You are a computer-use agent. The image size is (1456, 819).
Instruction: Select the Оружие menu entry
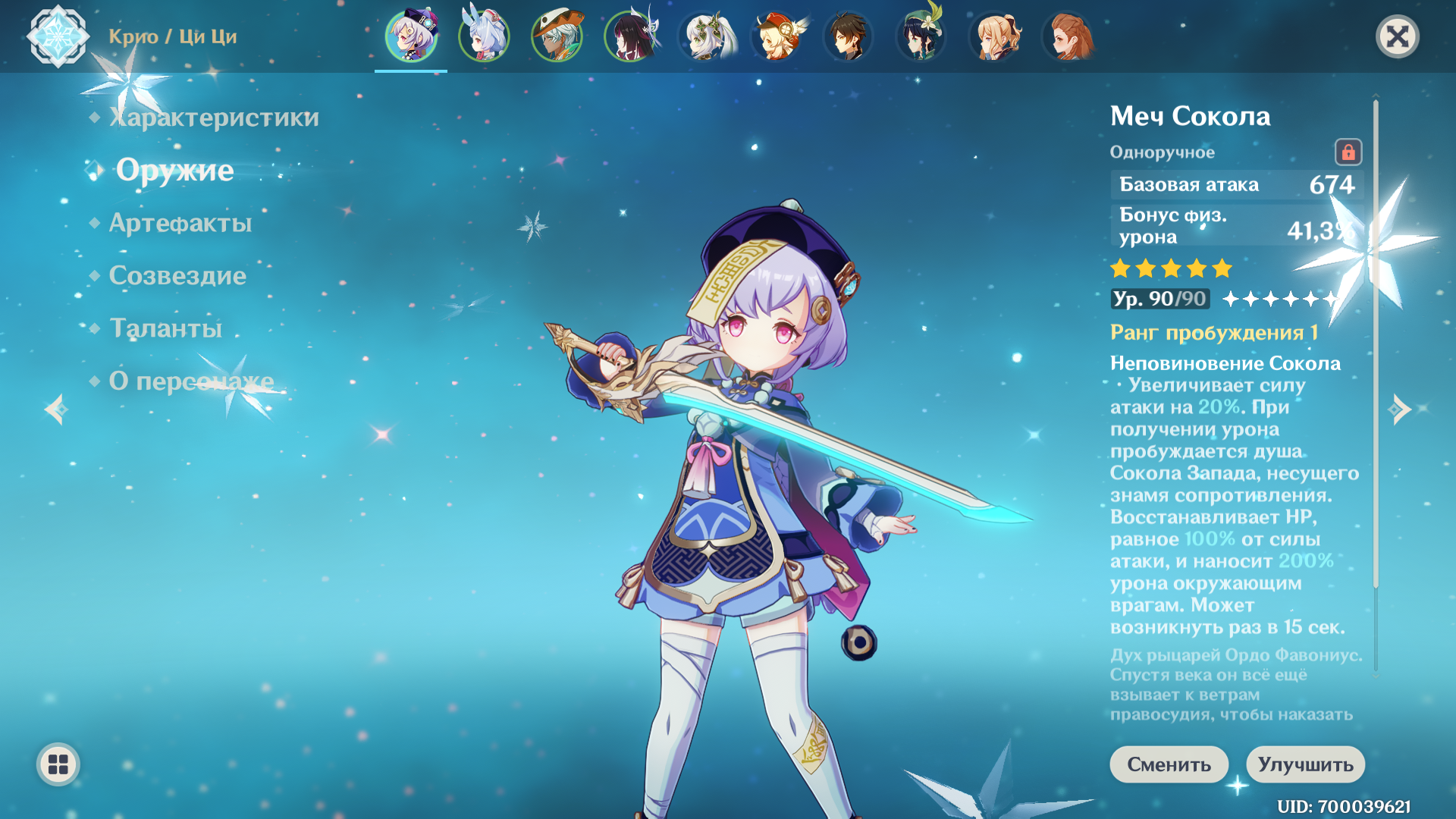(x=174, y=171)
